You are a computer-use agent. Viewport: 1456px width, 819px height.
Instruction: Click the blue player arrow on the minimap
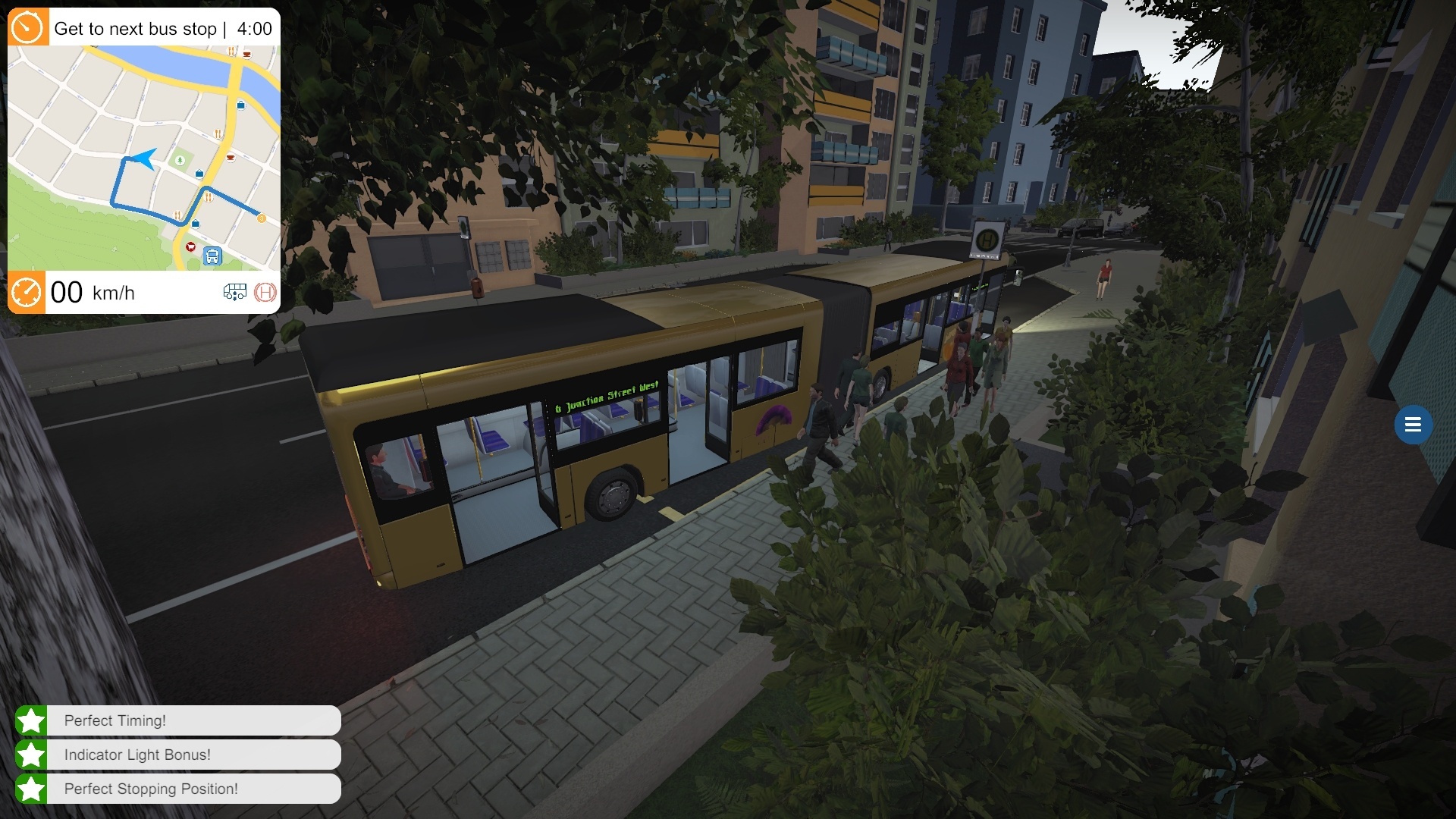(x=143, y=160)
